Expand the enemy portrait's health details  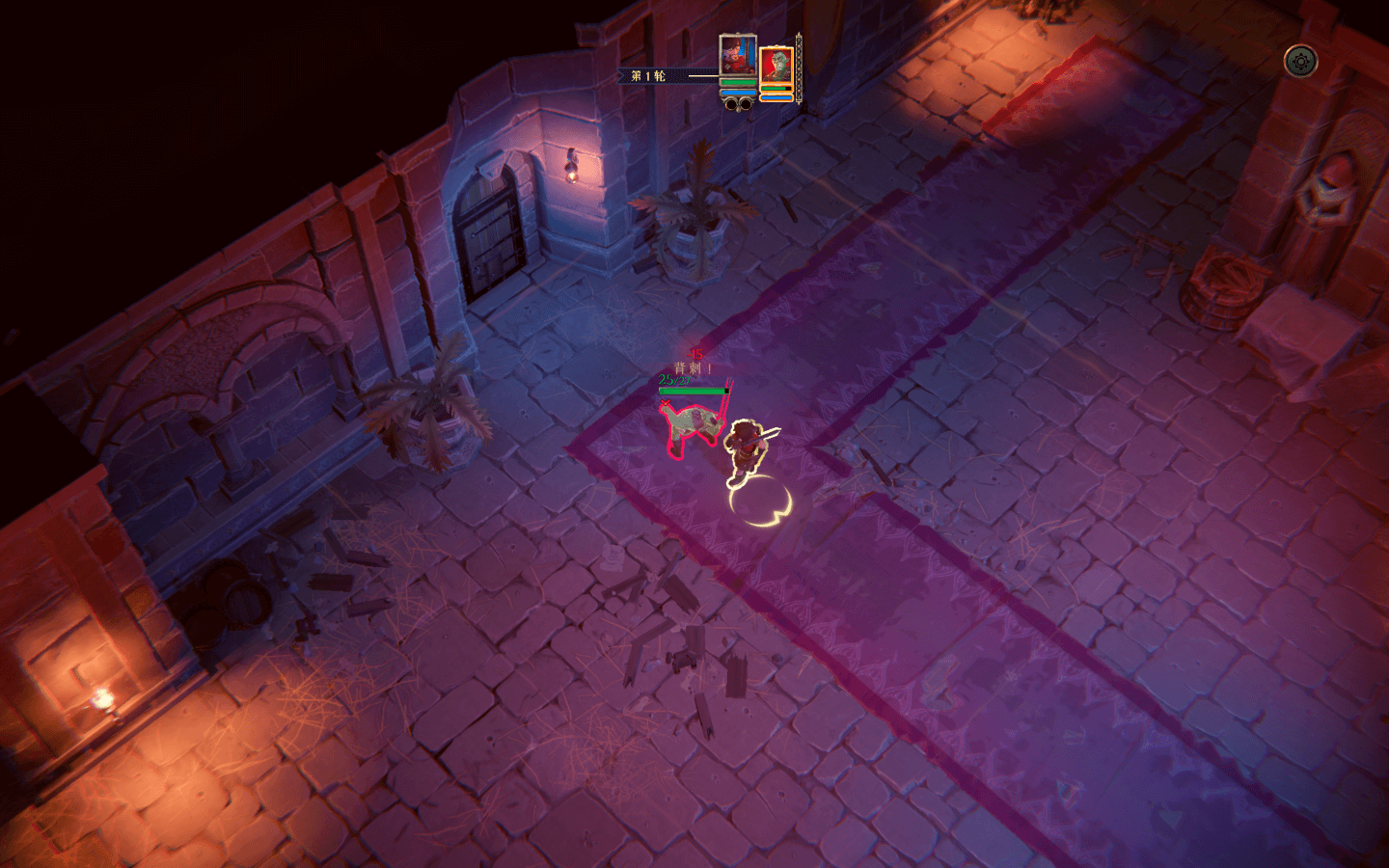pos(779,90)
